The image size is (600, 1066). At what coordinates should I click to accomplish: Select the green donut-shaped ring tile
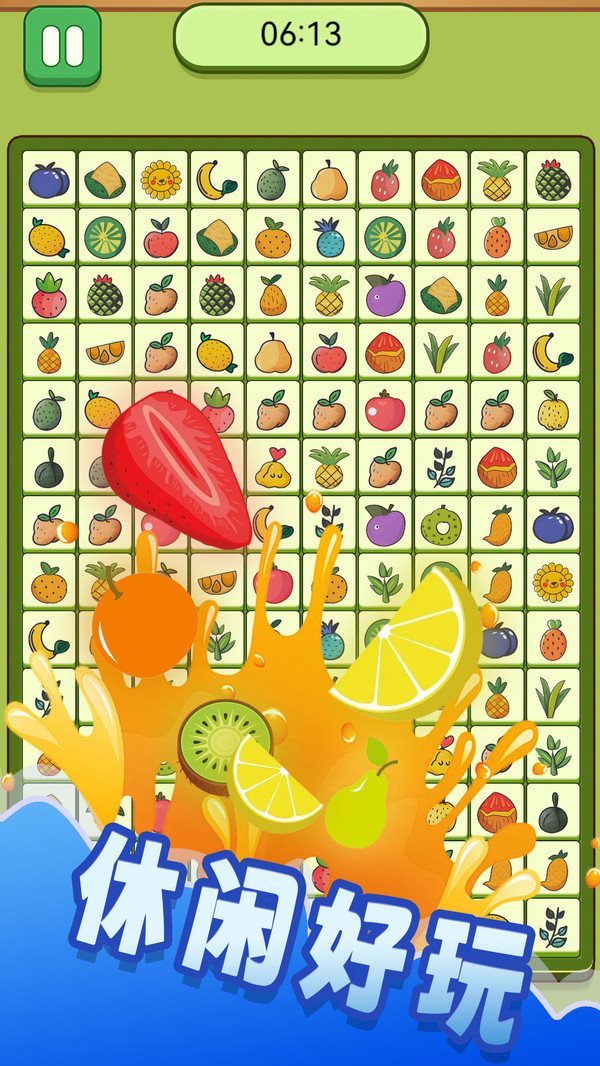(440, 524)
